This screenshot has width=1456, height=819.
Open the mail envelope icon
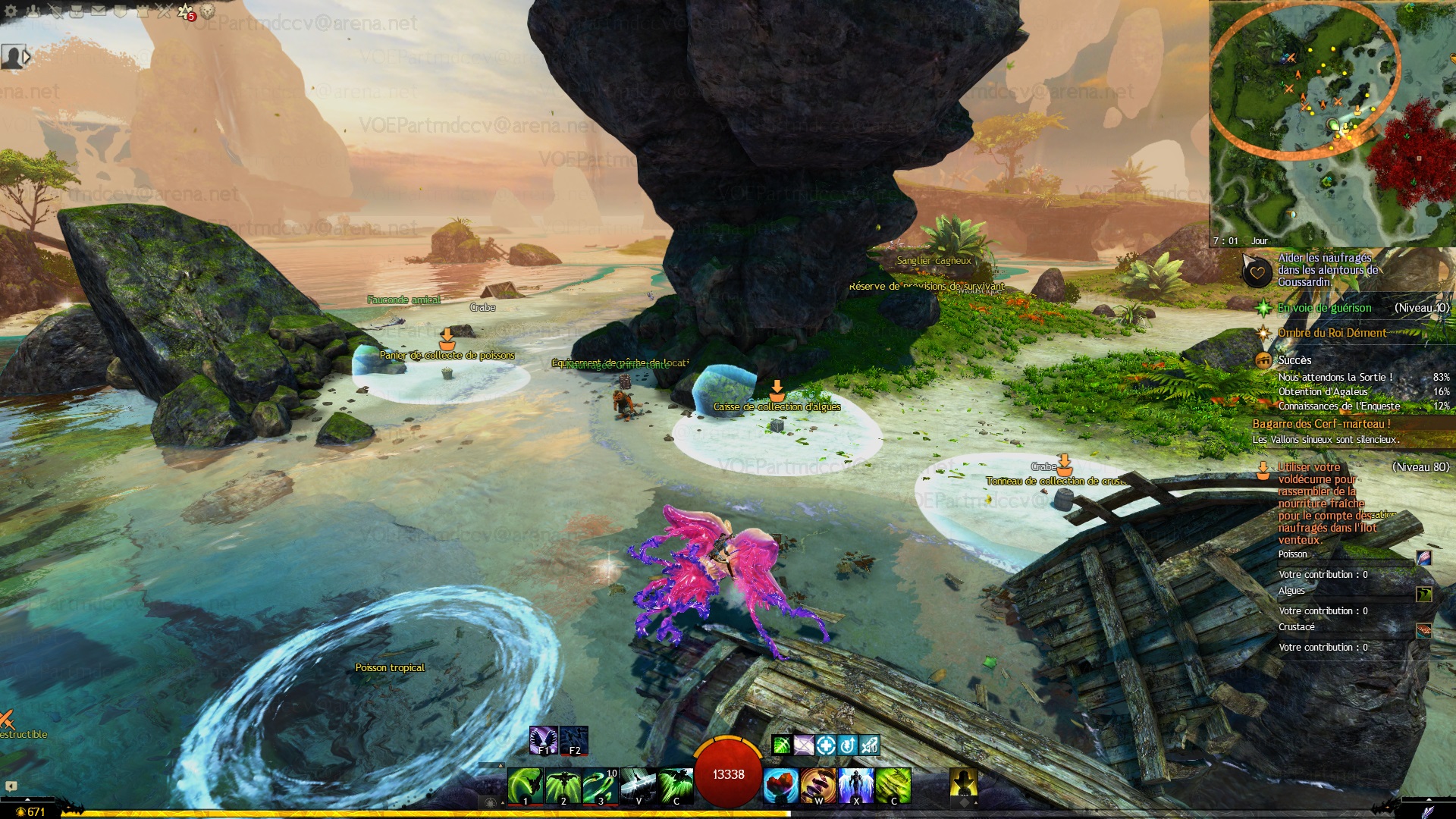[x=99, y=11]
